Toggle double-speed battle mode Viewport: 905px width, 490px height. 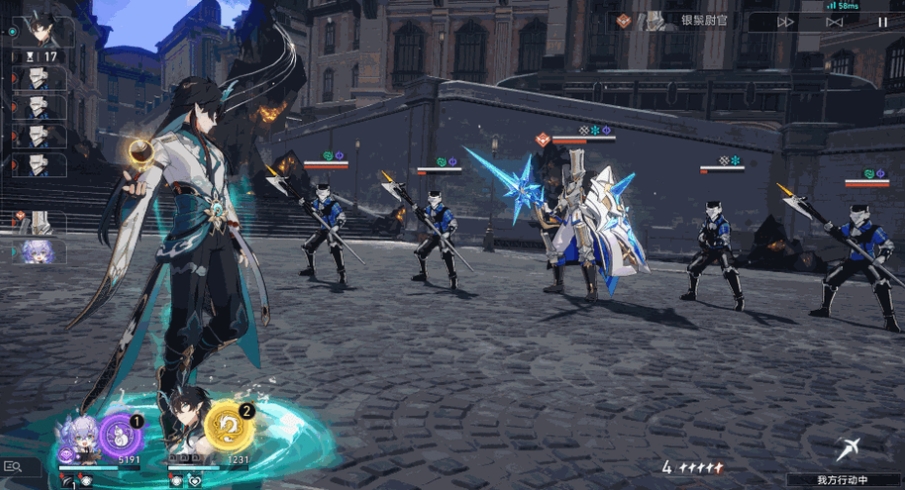pos(786,22)
